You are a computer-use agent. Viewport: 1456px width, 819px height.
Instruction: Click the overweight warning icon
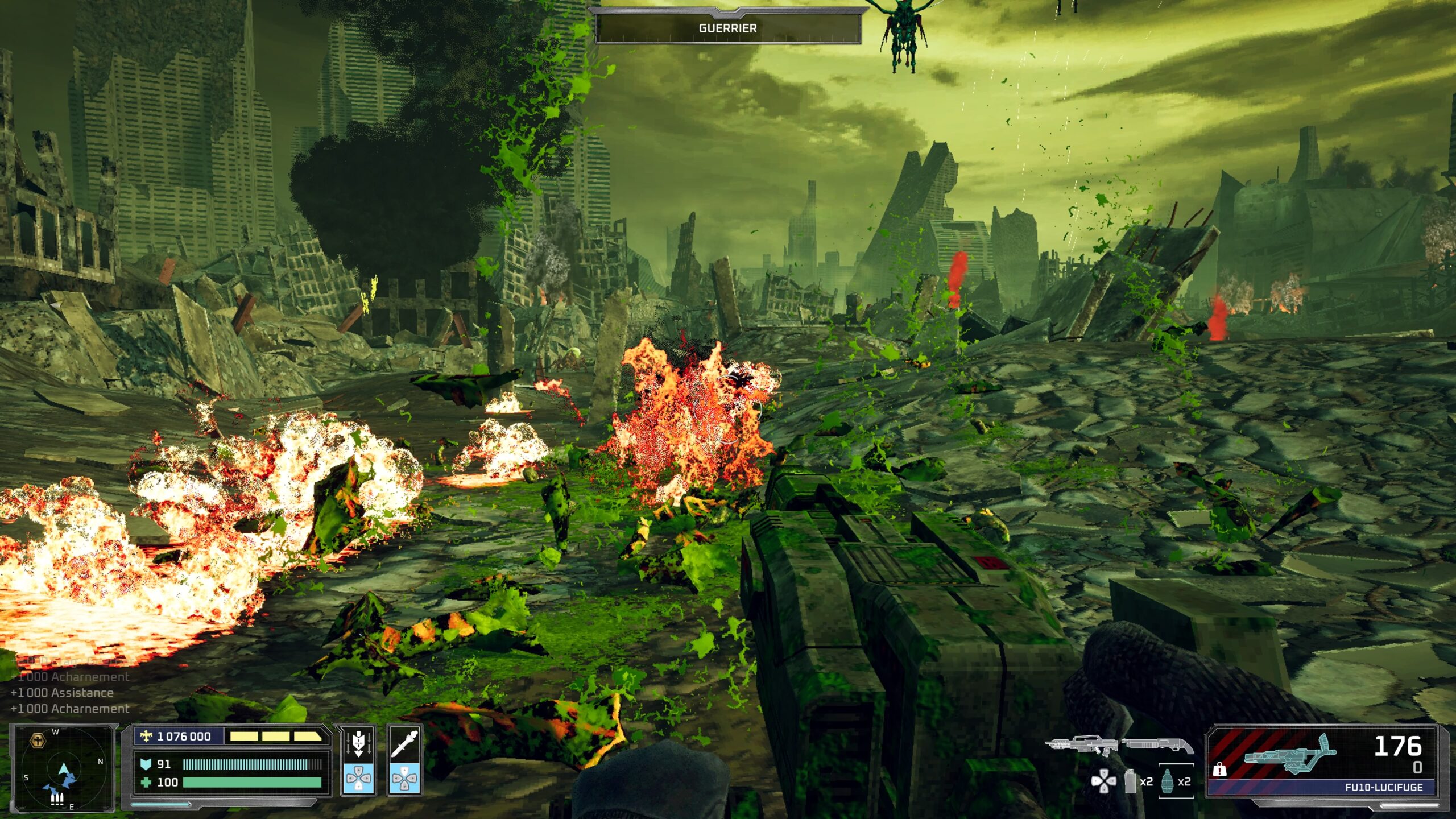1219,770
